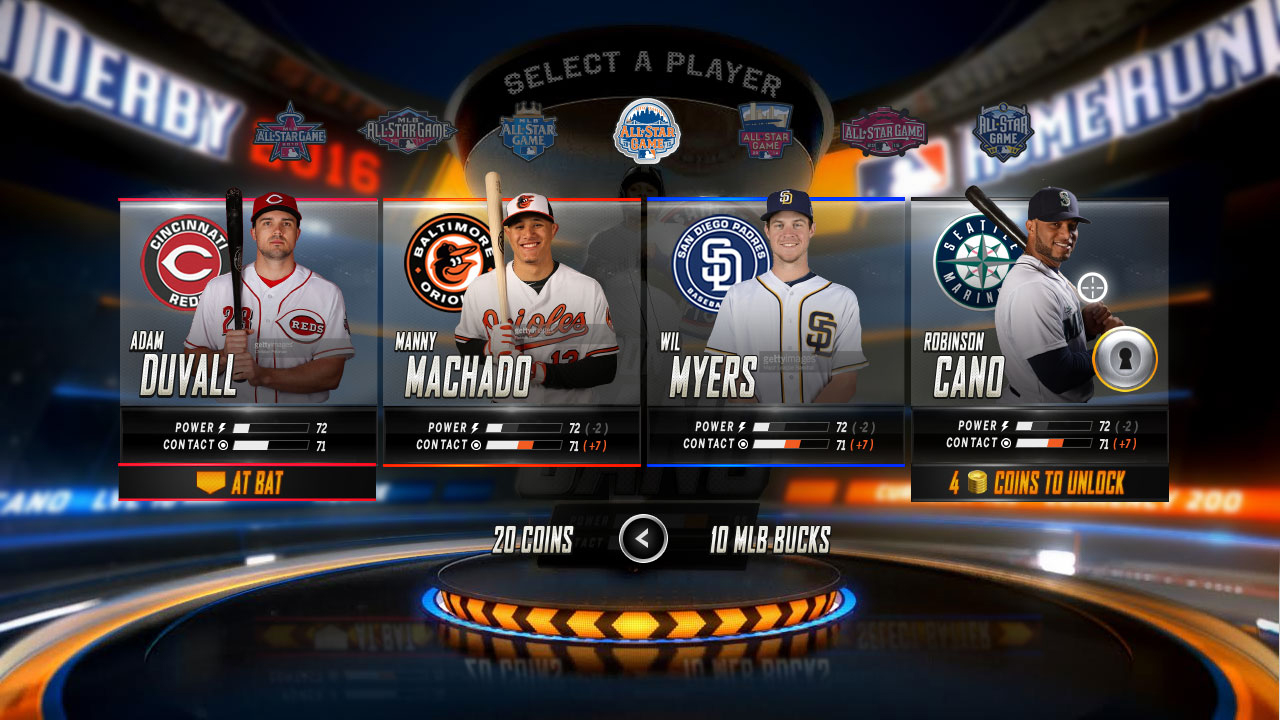Viewport: 1280px width, 720px height.
Task: Click the round back arrow button
Action: point(643,539)
